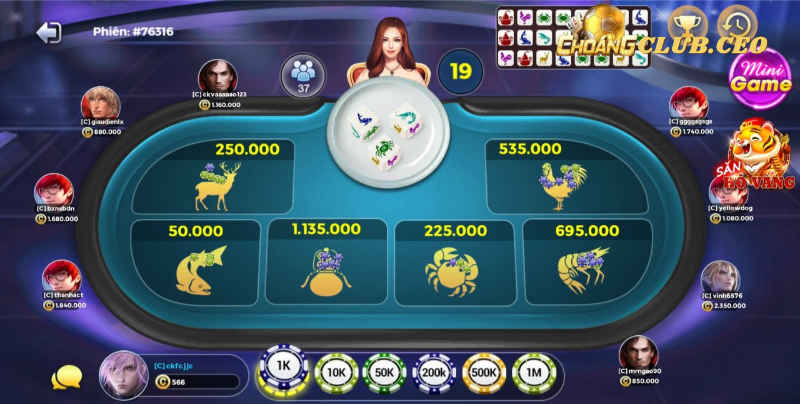Choose the 10K chip
The image size is (800, 404).
click(336, 373)
